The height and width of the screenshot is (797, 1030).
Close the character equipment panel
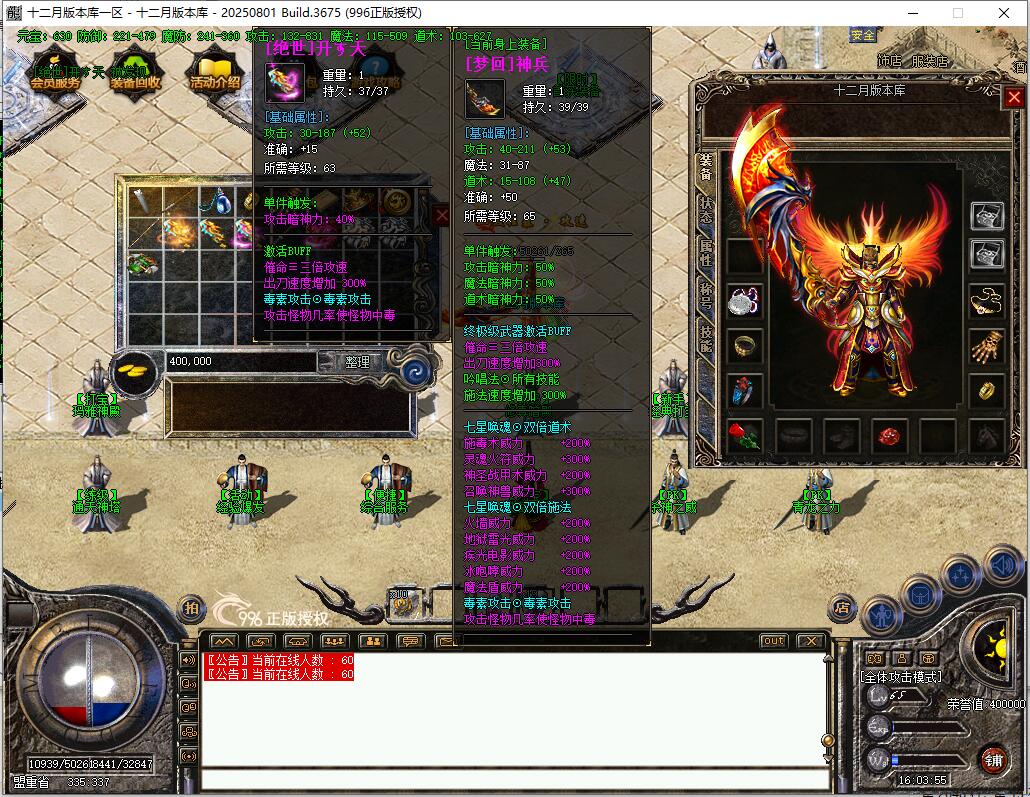pos(1014,97)
